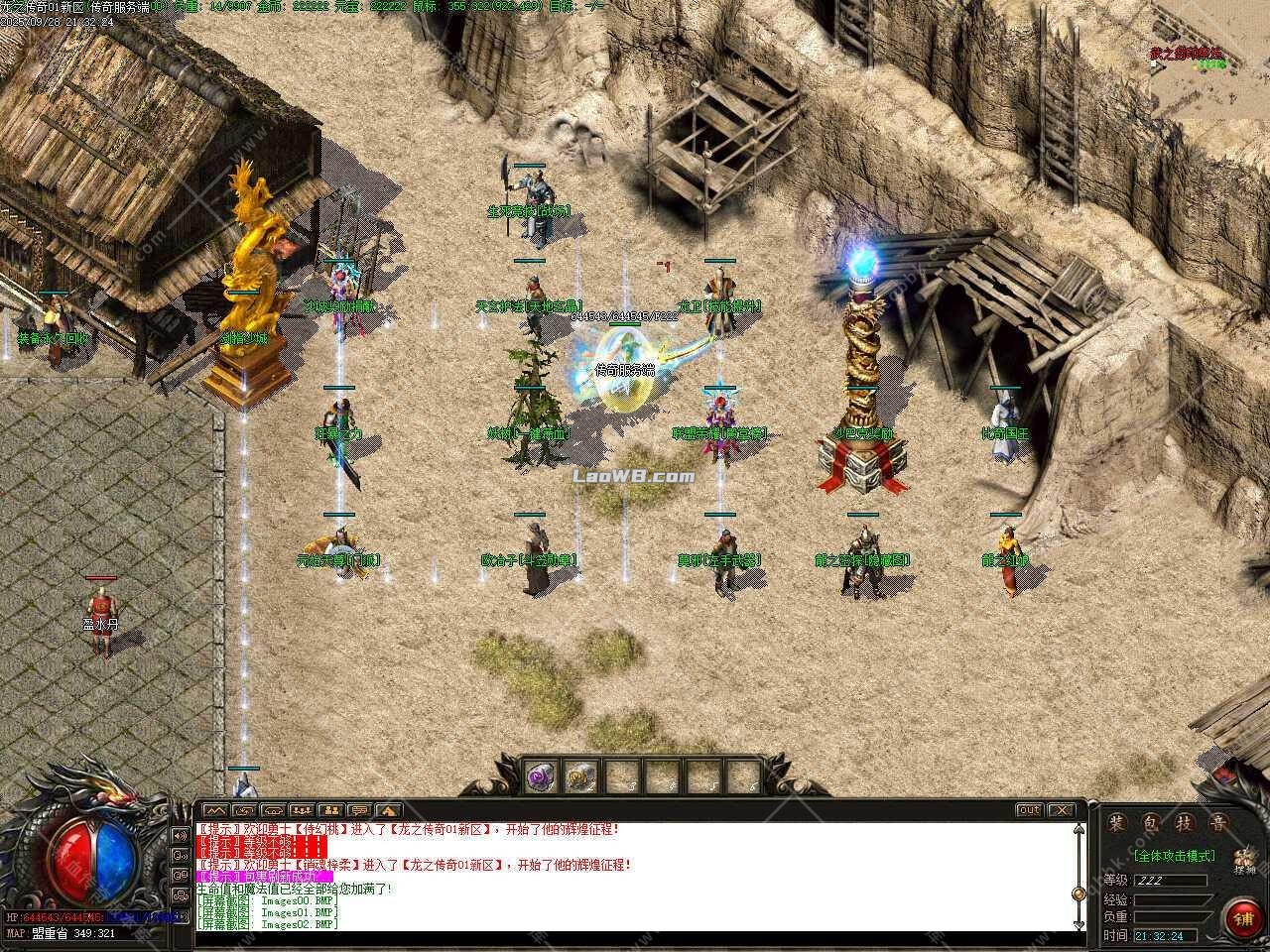Select the three-figure group chat button
The image size is (1270, 952).
point(303,810)
